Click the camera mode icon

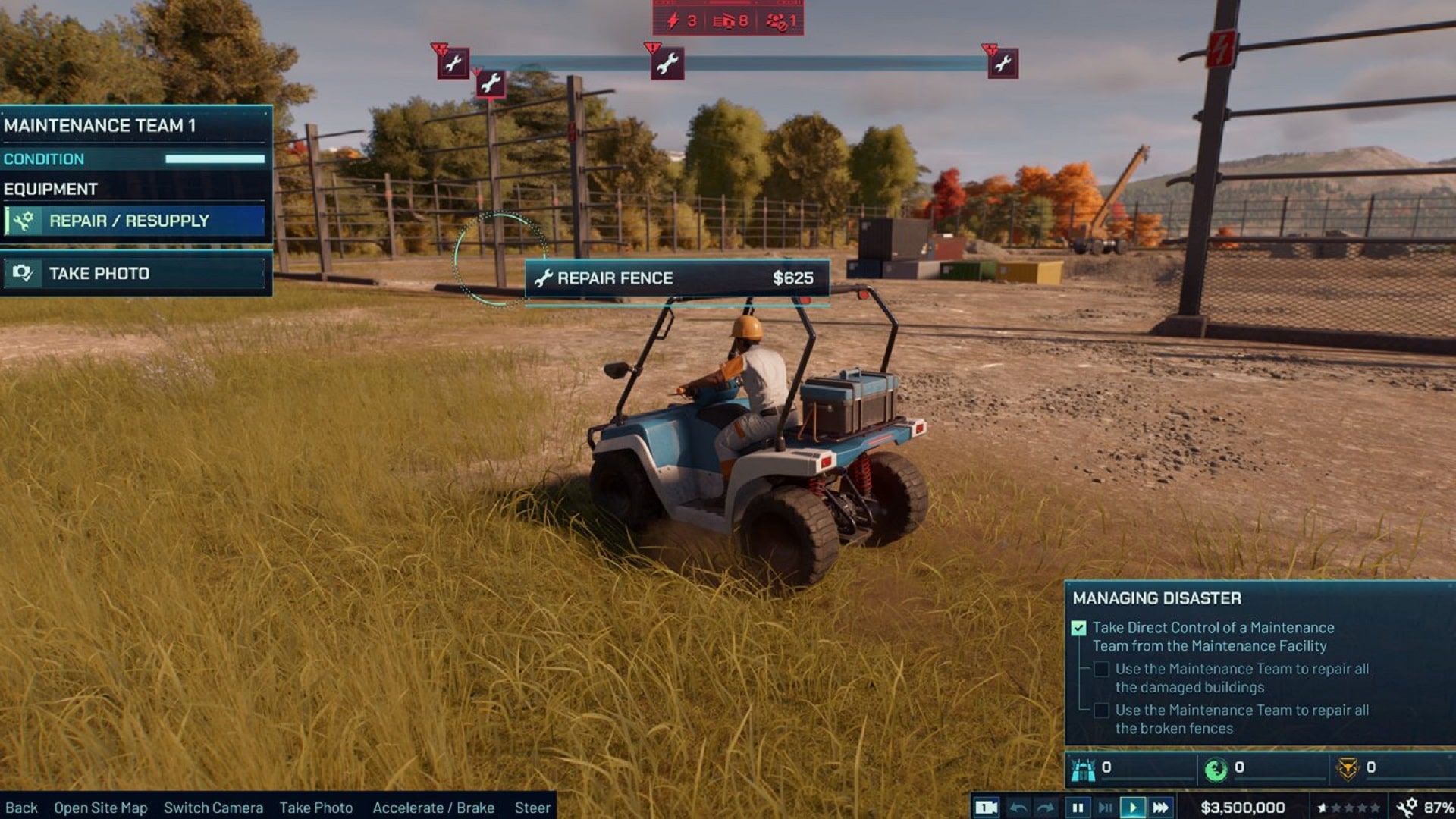(986, 808)
